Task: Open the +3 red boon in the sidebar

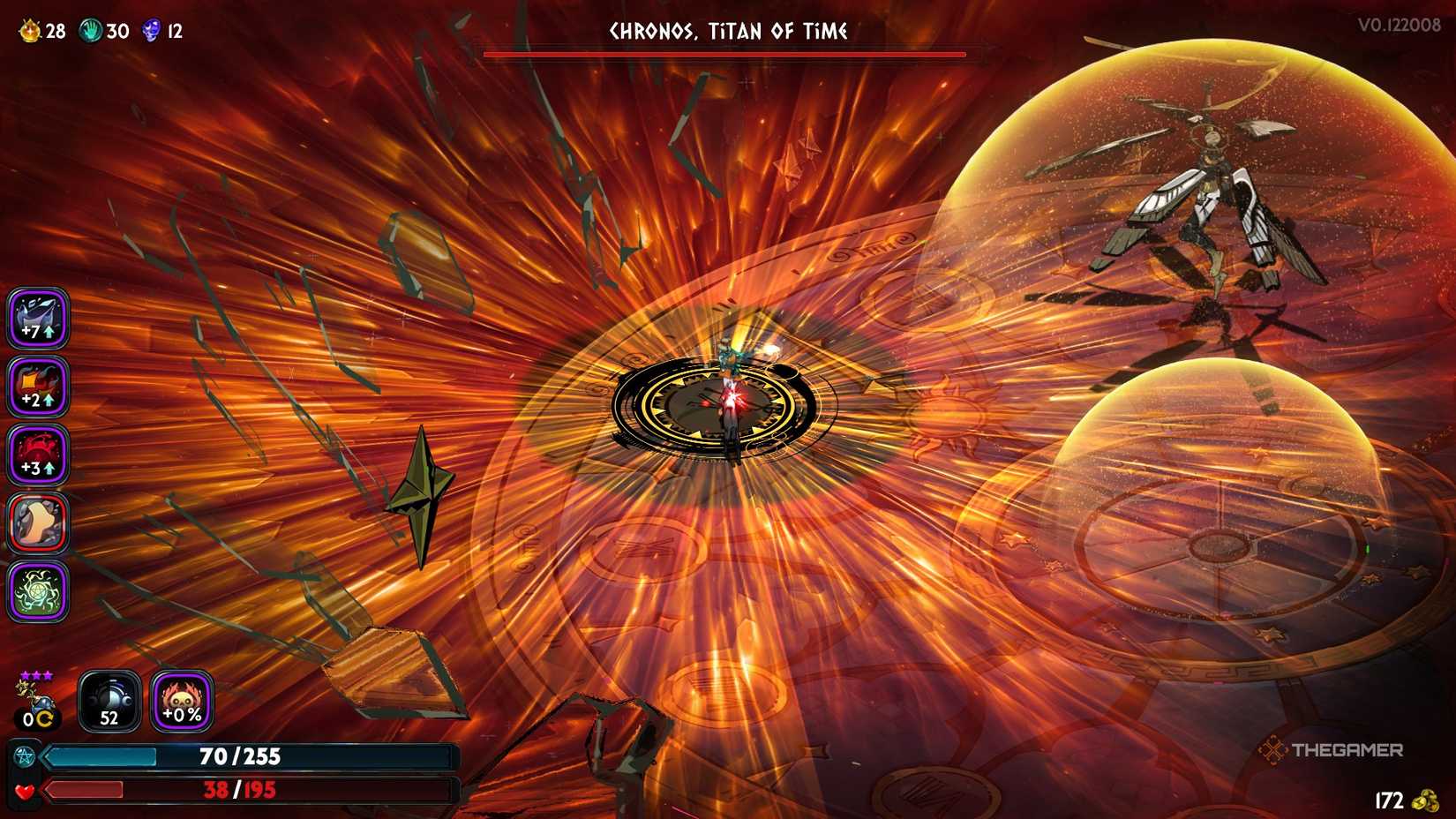Action: pos(37,453)
